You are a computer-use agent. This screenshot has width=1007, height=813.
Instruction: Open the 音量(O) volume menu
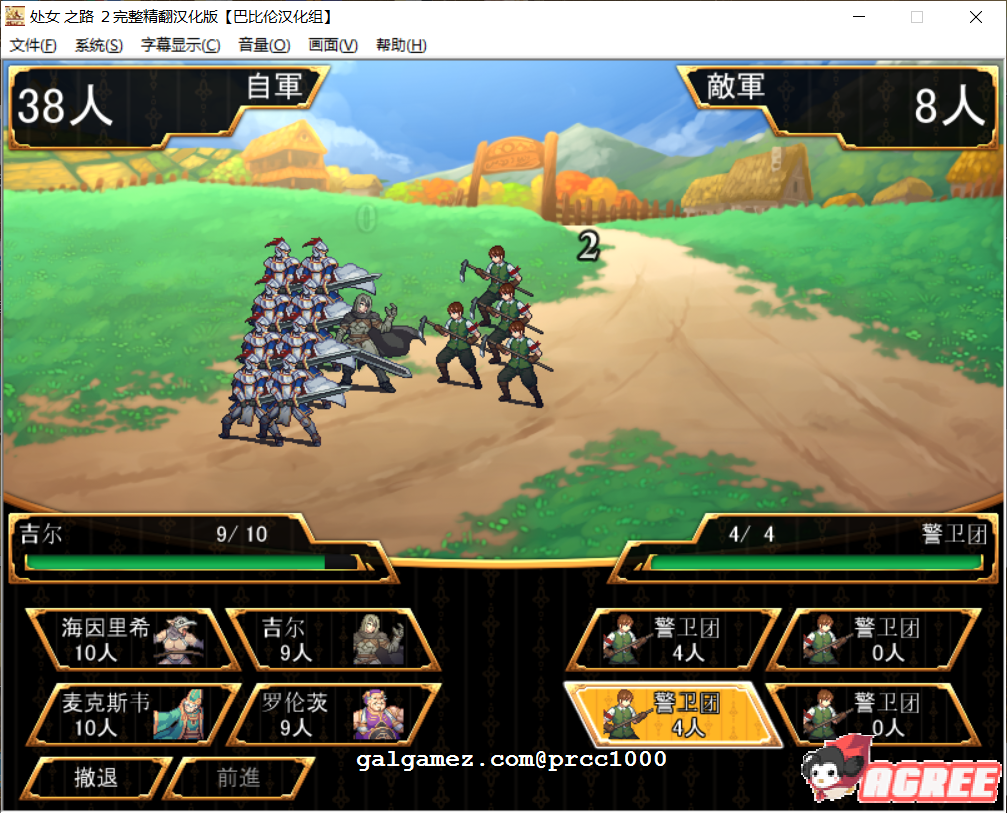[264, 45]
